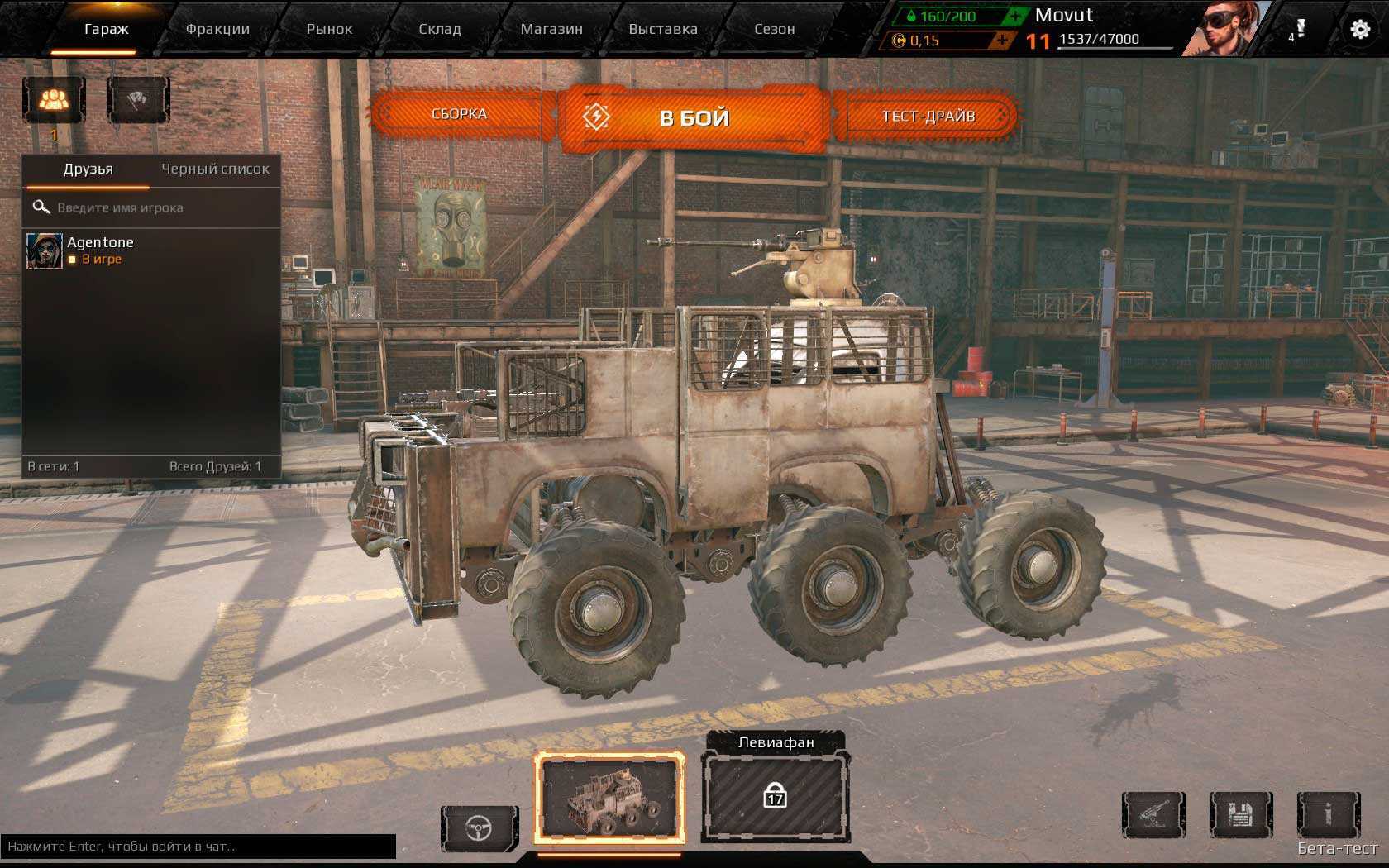The height and width of the screenshot is (868, 1389).
Task: Open the Сборка build mode
Action: point(460,114)
